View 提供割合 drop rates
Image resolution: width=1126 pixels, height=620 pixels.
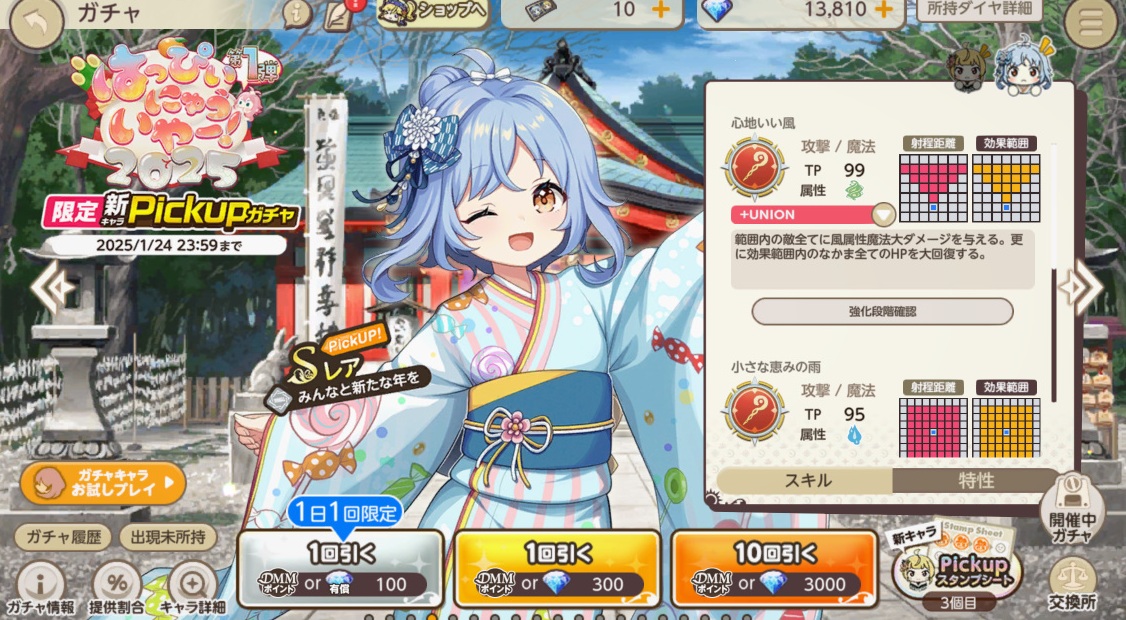tap(117, 588)
